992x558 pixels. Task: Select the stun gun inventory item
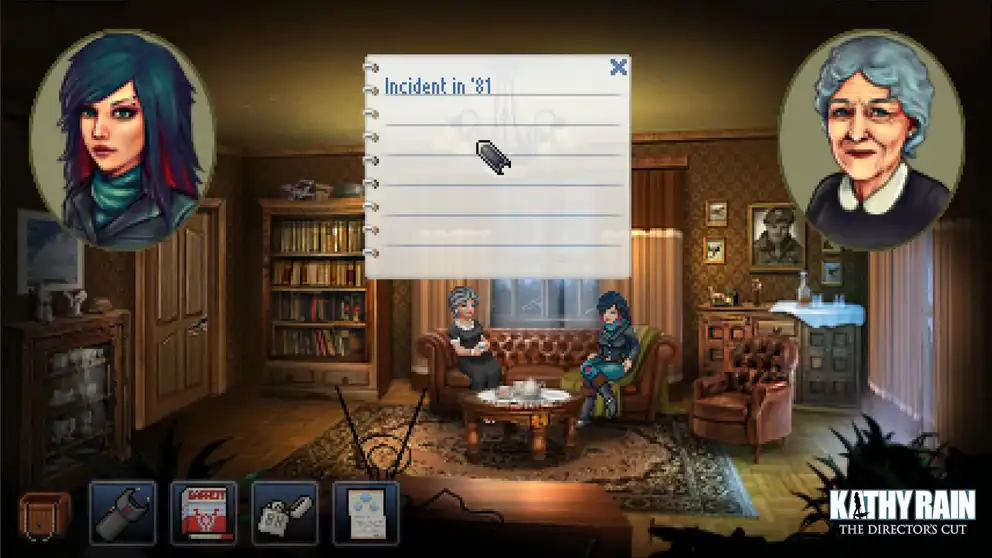(123, 514)
